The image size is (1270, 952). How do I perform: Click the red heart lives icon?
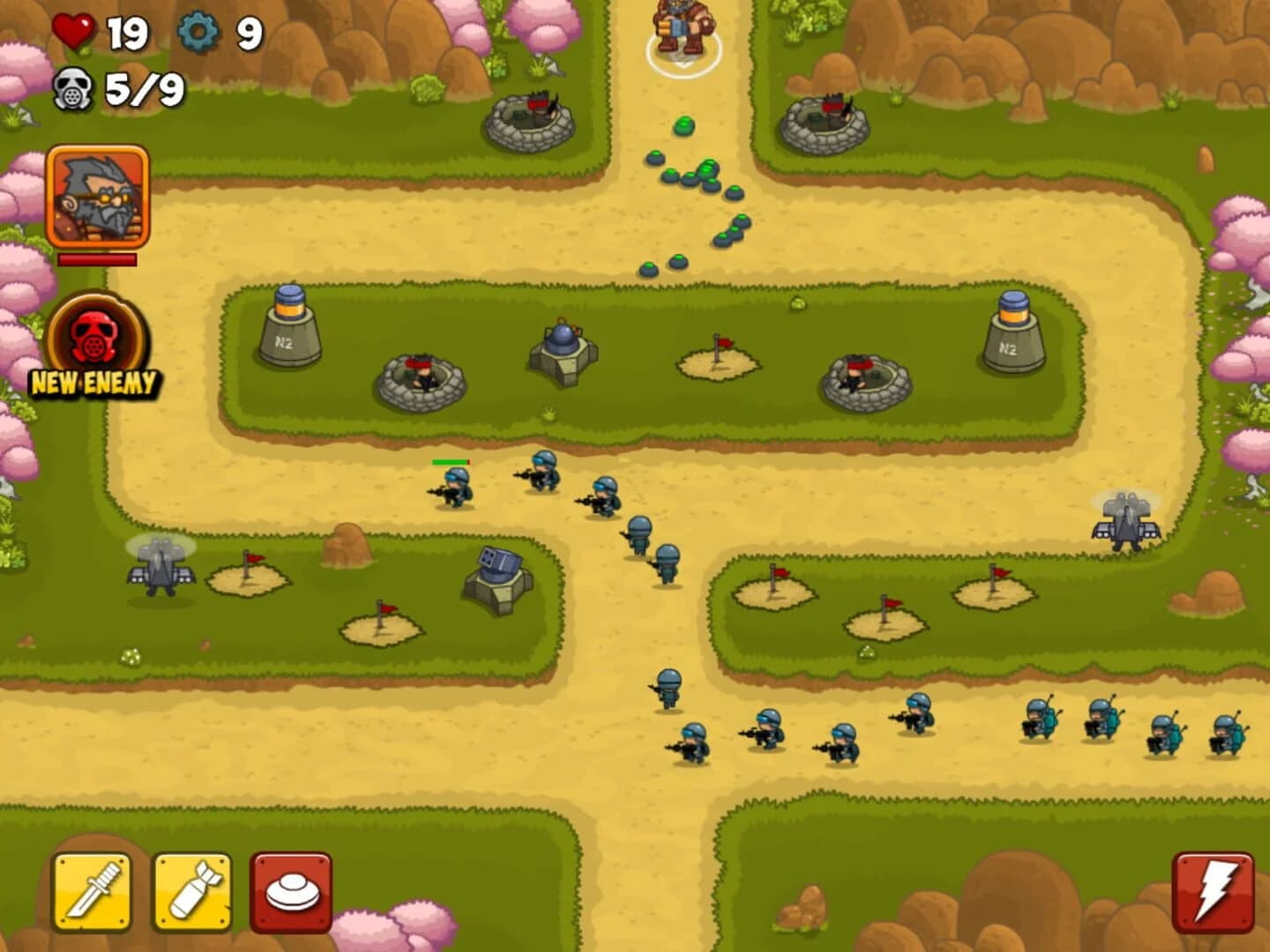[x=73, y=29]
